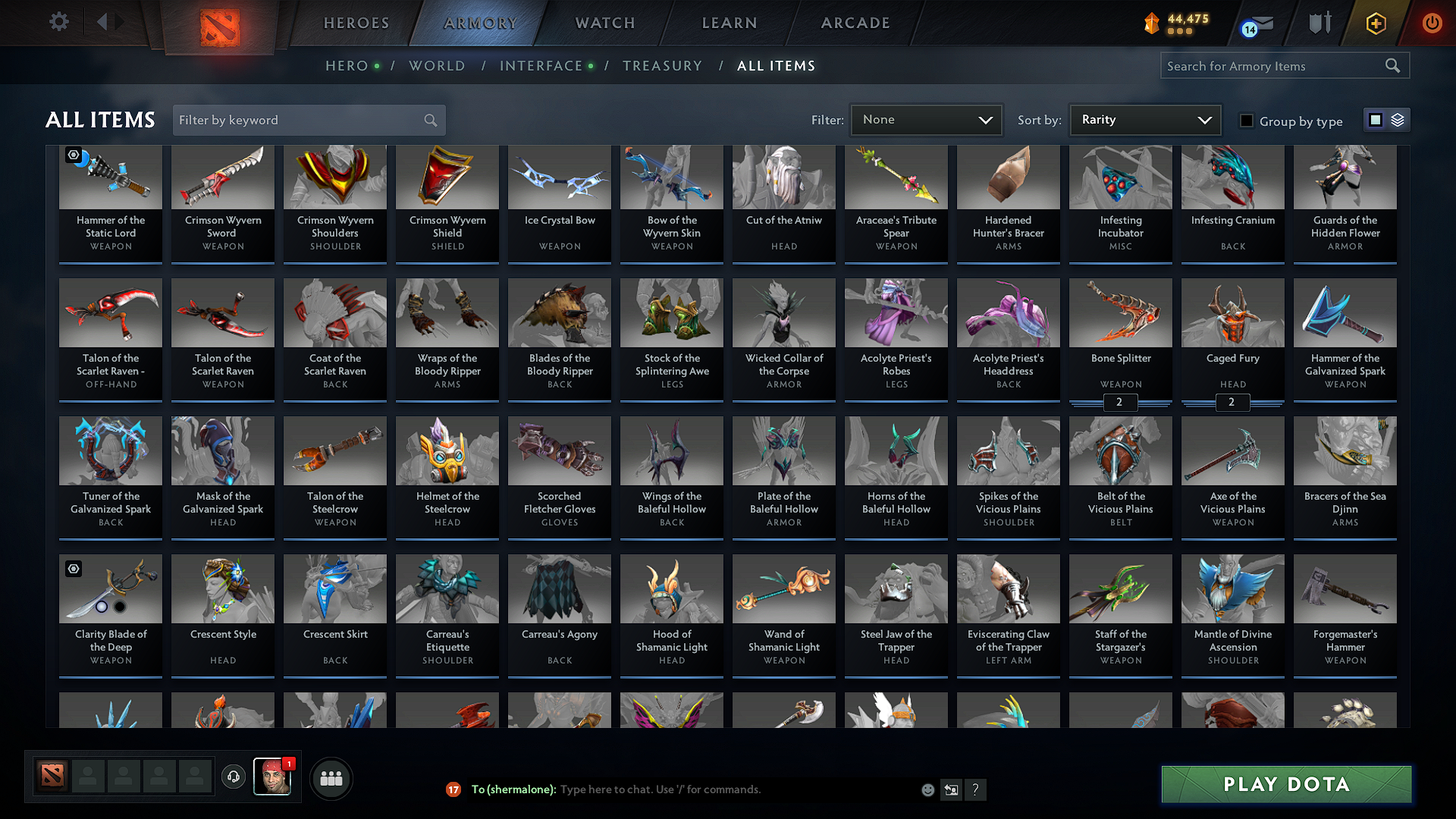
Task: Click the chat help question mark icon
Action: (x=976, y=789)
